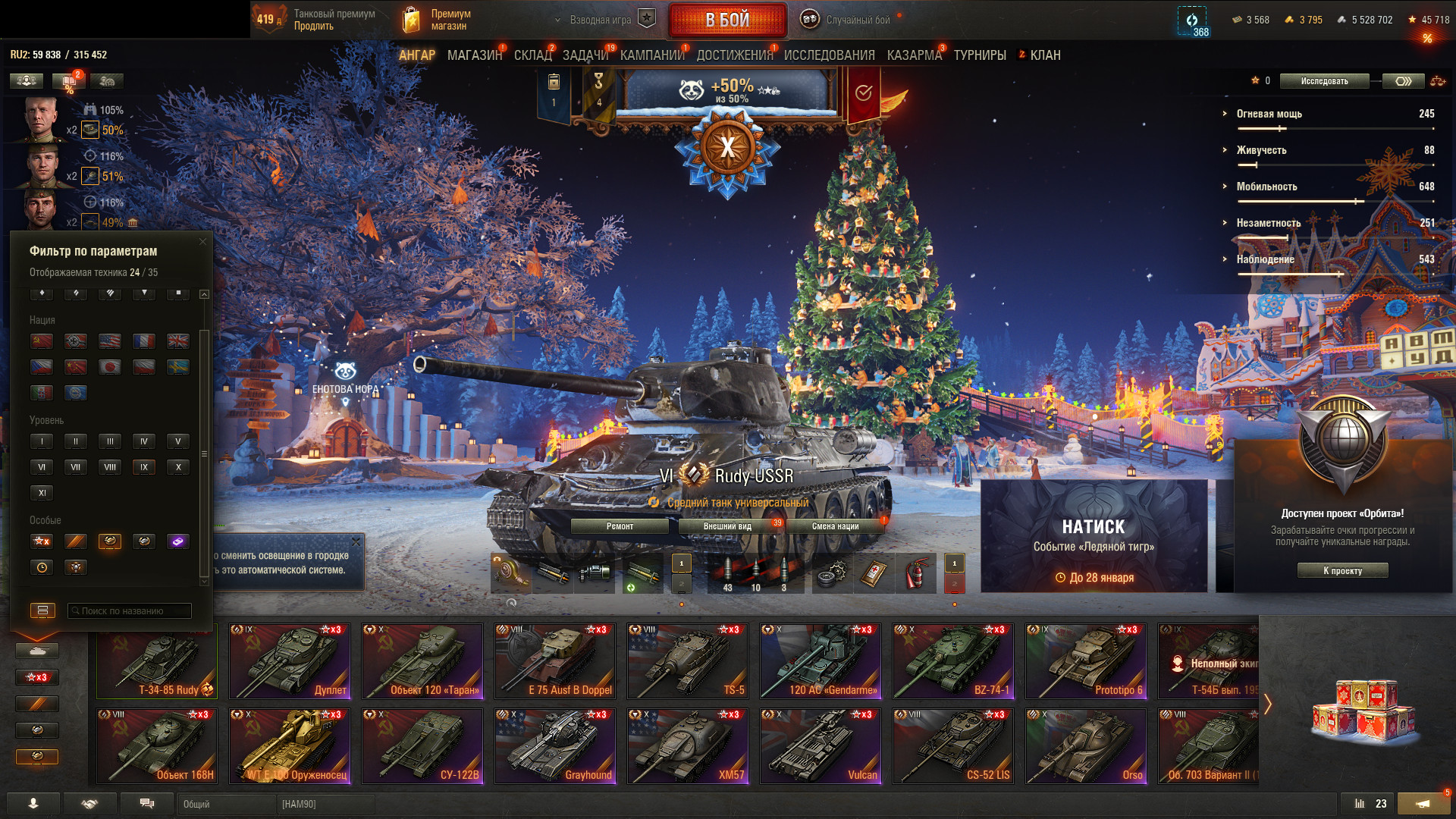Toggle the tier X filter button
Image resolution: width=1456 pixels, height=819 pixels.
(x=178, y=467)
